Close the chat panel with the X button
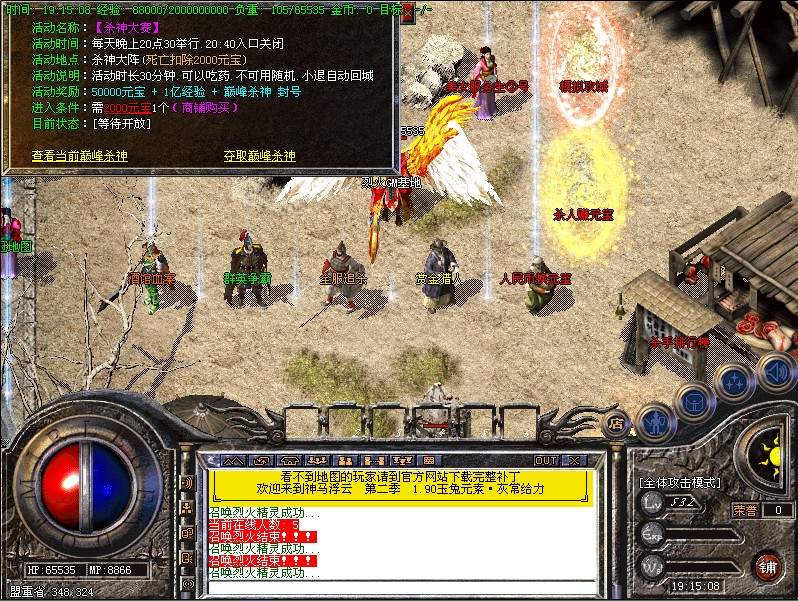 [x=575, y=460]
